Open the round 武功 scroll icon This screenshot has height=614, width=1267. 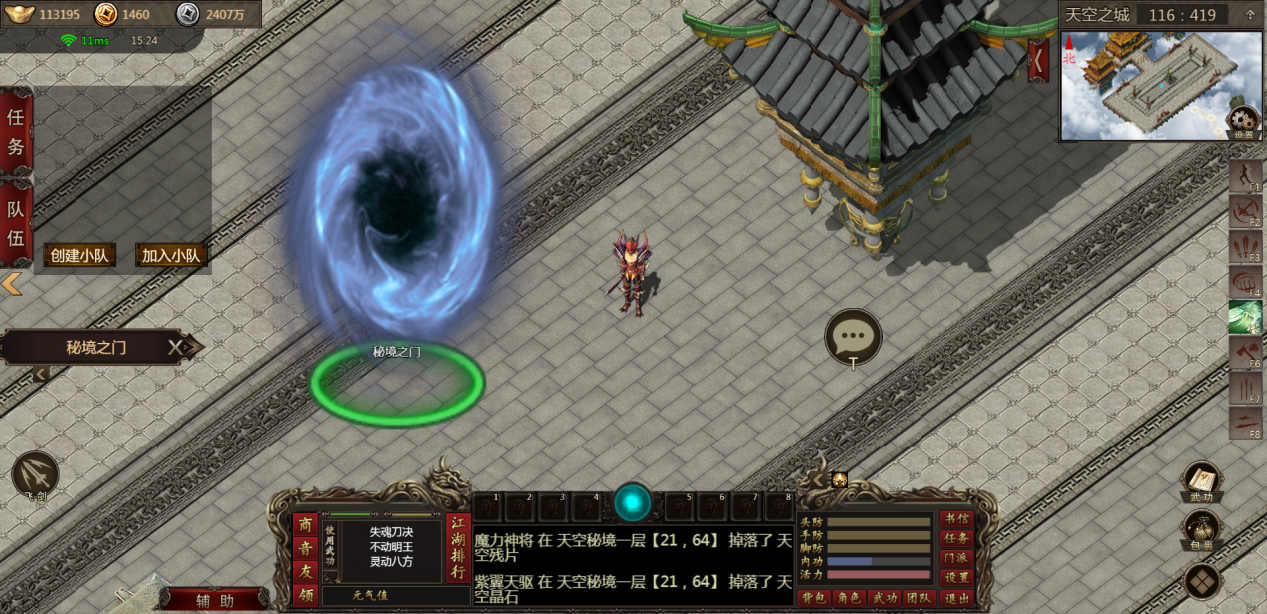pyautogui.click(x=1201, y=480)
